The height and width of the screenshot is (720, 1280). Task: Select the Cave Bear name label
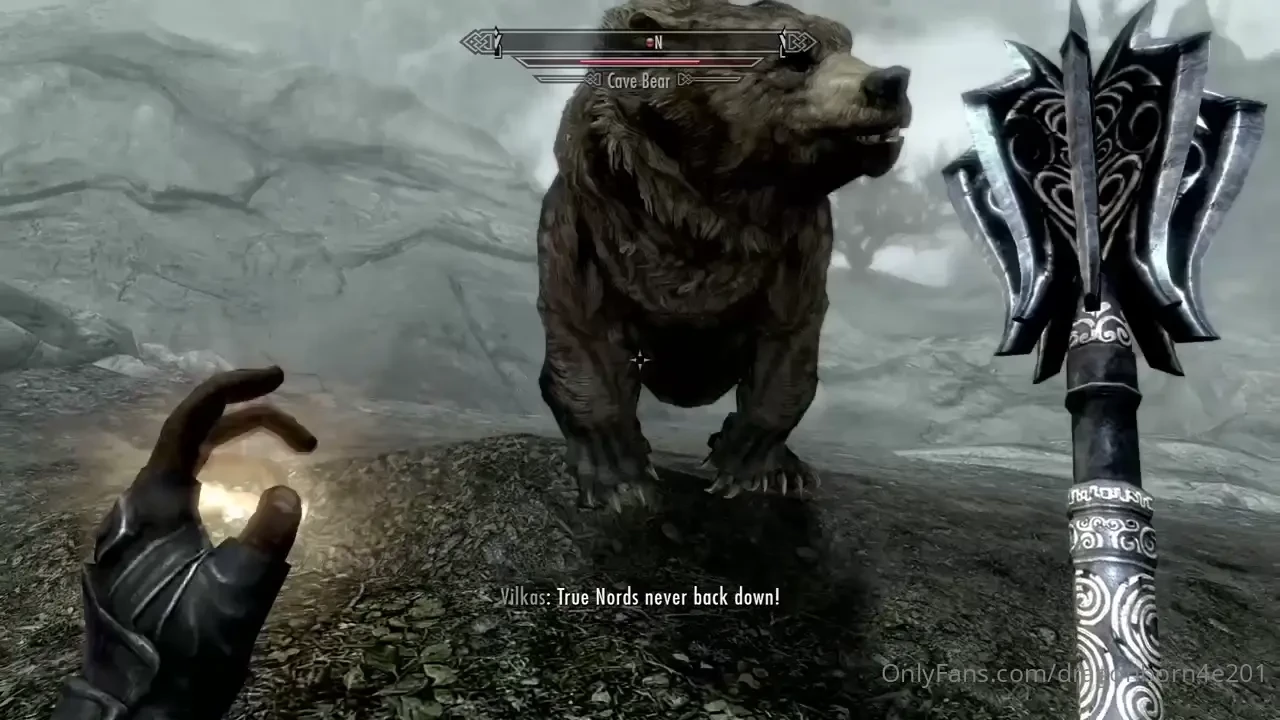[640, 80]
